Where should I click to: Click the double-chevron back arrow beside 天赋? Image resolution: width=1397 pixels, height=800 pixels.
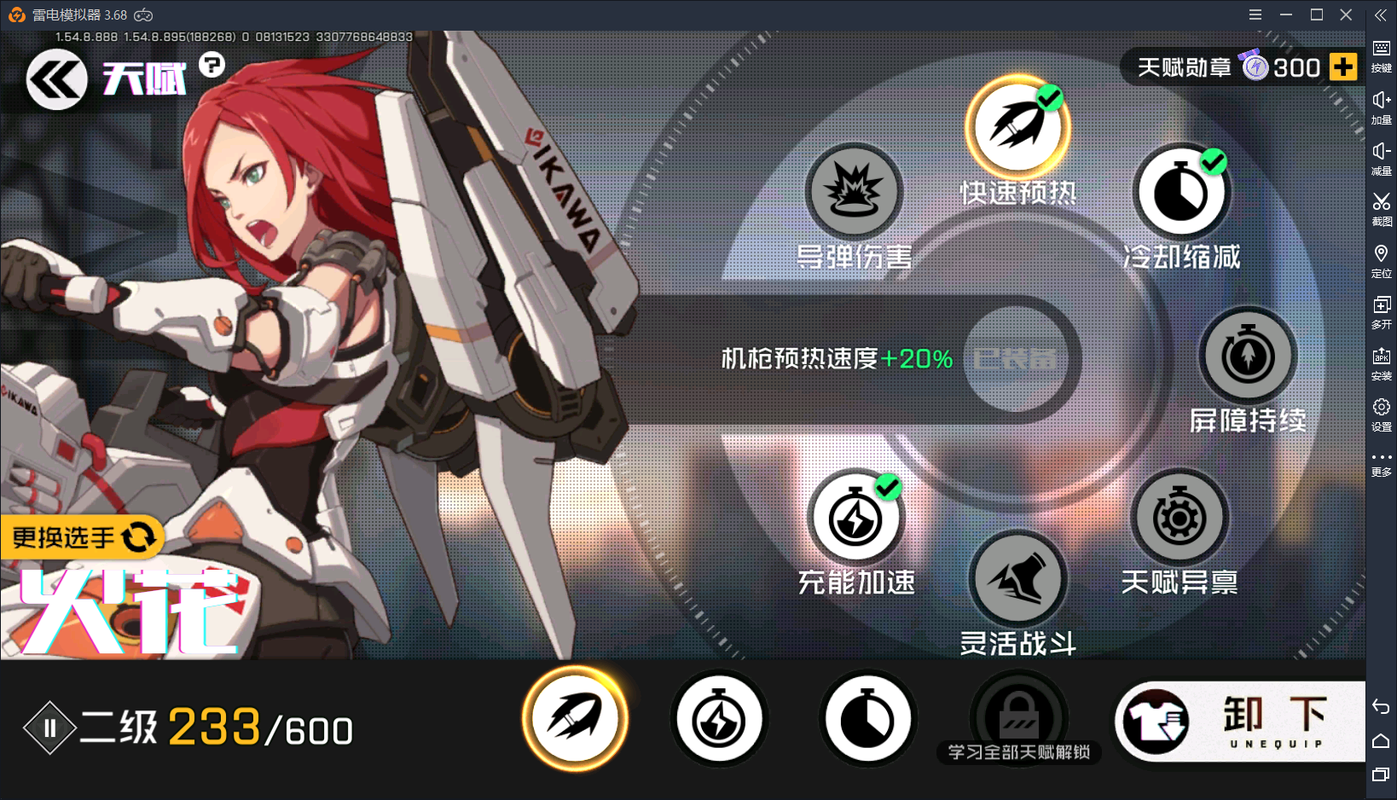point(55,79)
